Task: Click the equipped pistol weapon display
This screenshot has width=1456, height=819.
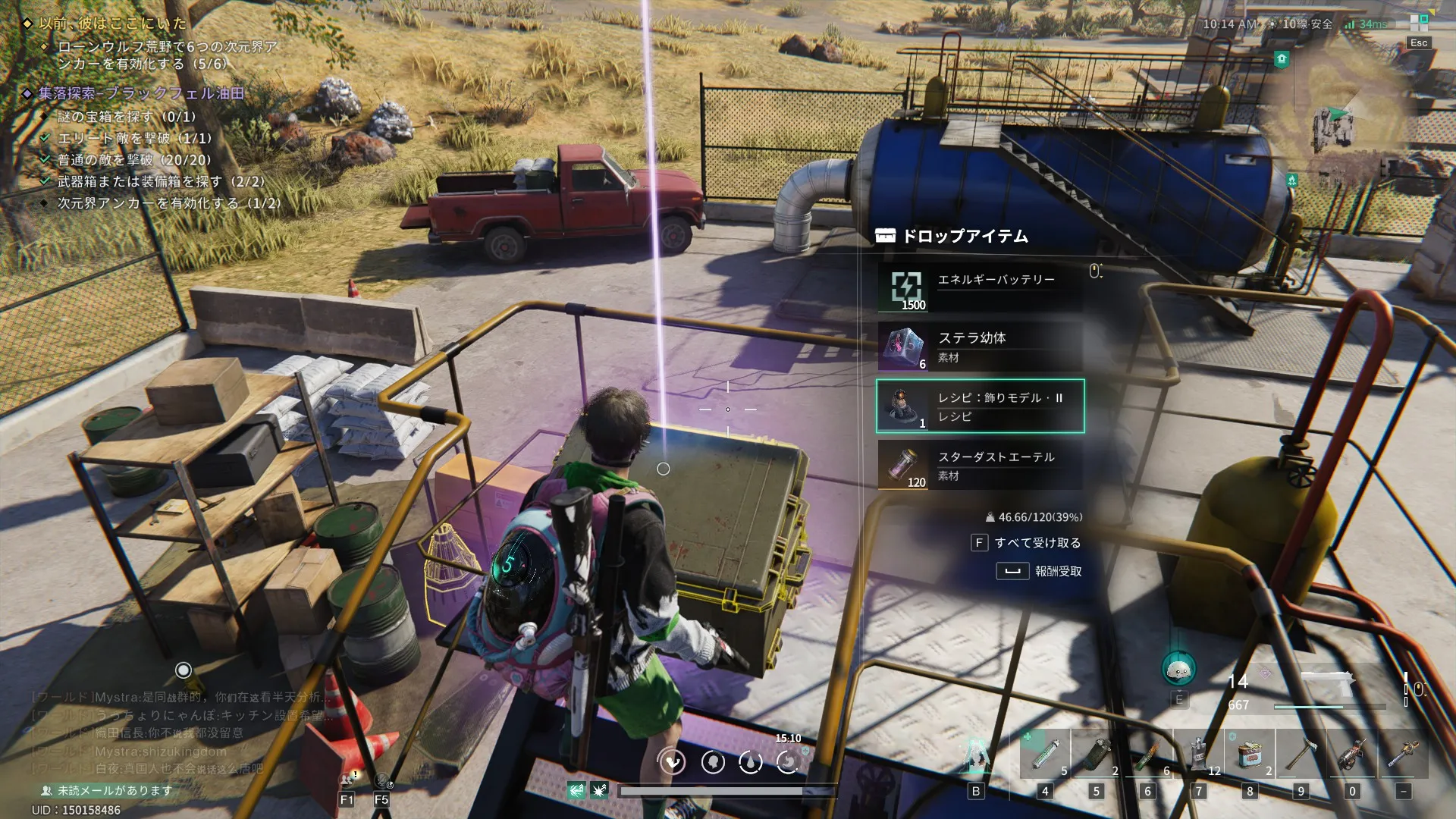Action: click(1327, 686)
